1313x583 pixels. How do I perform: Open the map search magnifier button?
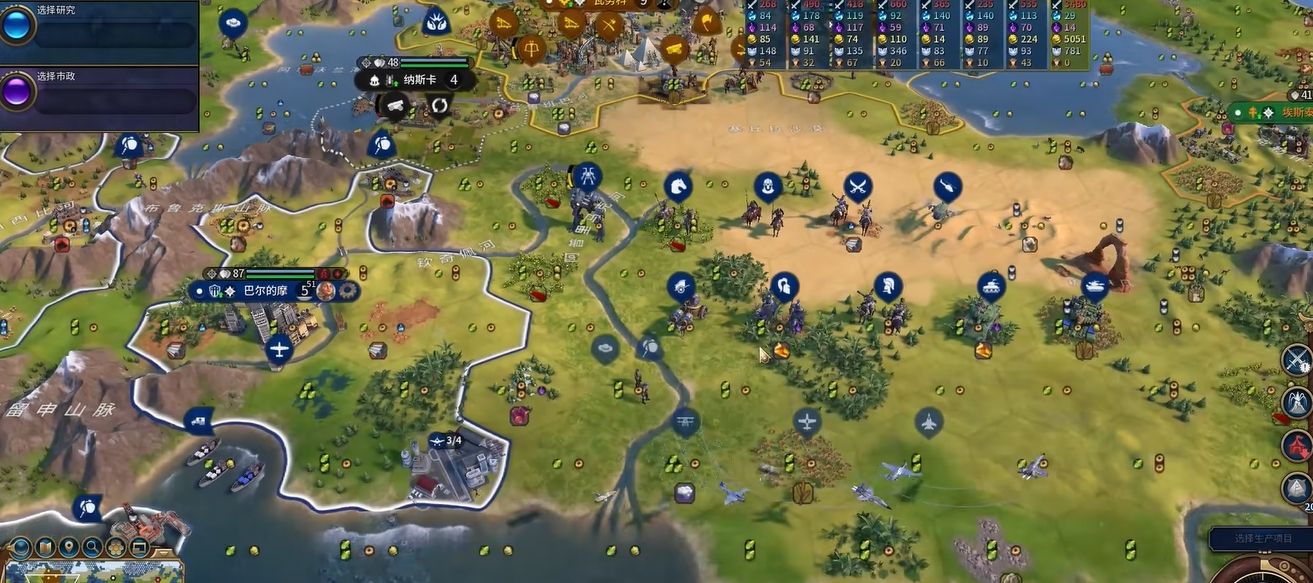coord(92,547)
